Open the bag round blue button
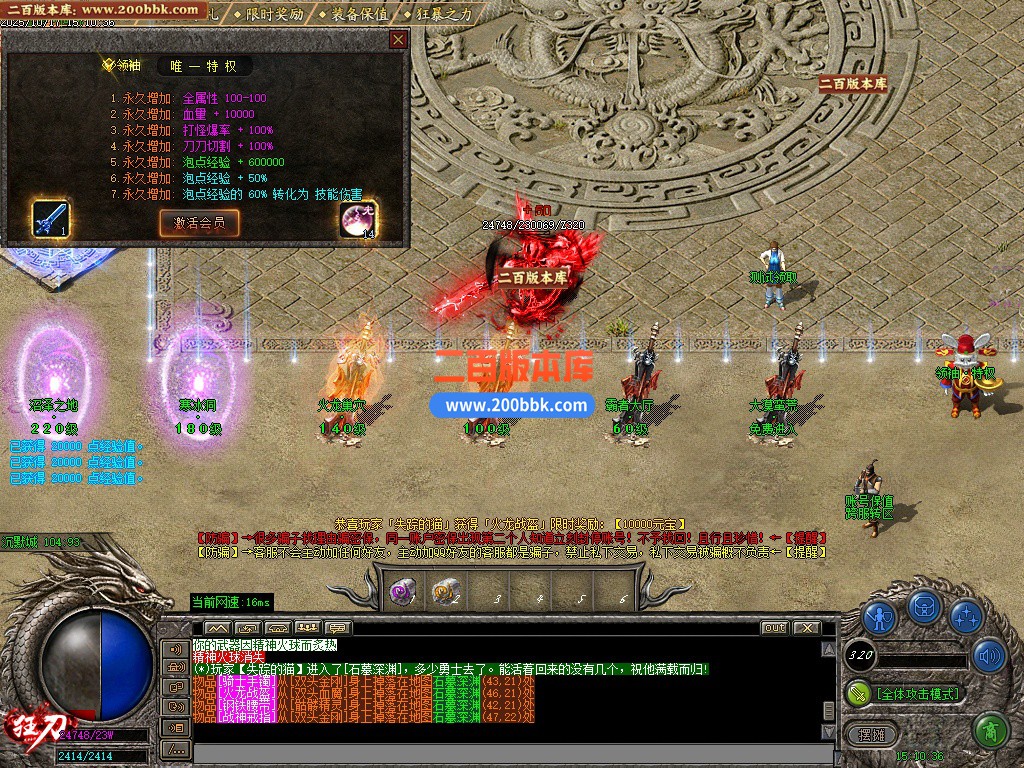Viewport: 1024px width, 768px height. (x=925, y=607)
